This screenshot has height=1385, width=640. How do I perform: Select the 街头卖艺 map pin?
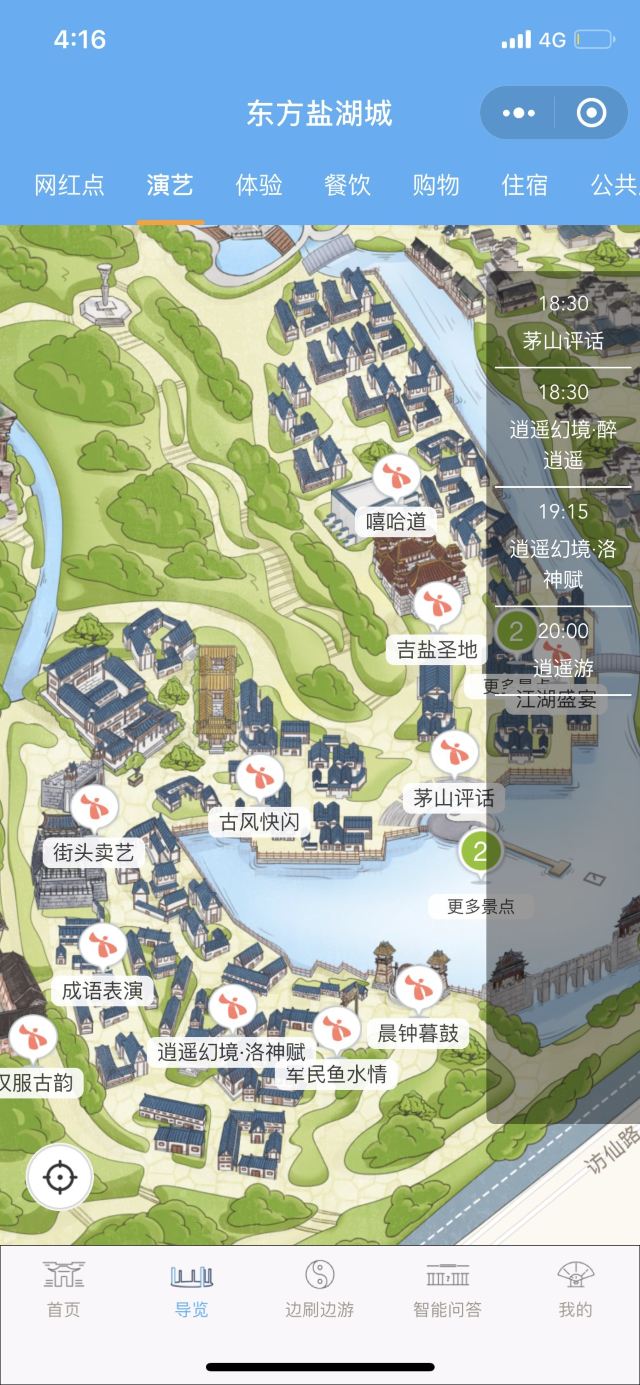[x=94, y=808]
